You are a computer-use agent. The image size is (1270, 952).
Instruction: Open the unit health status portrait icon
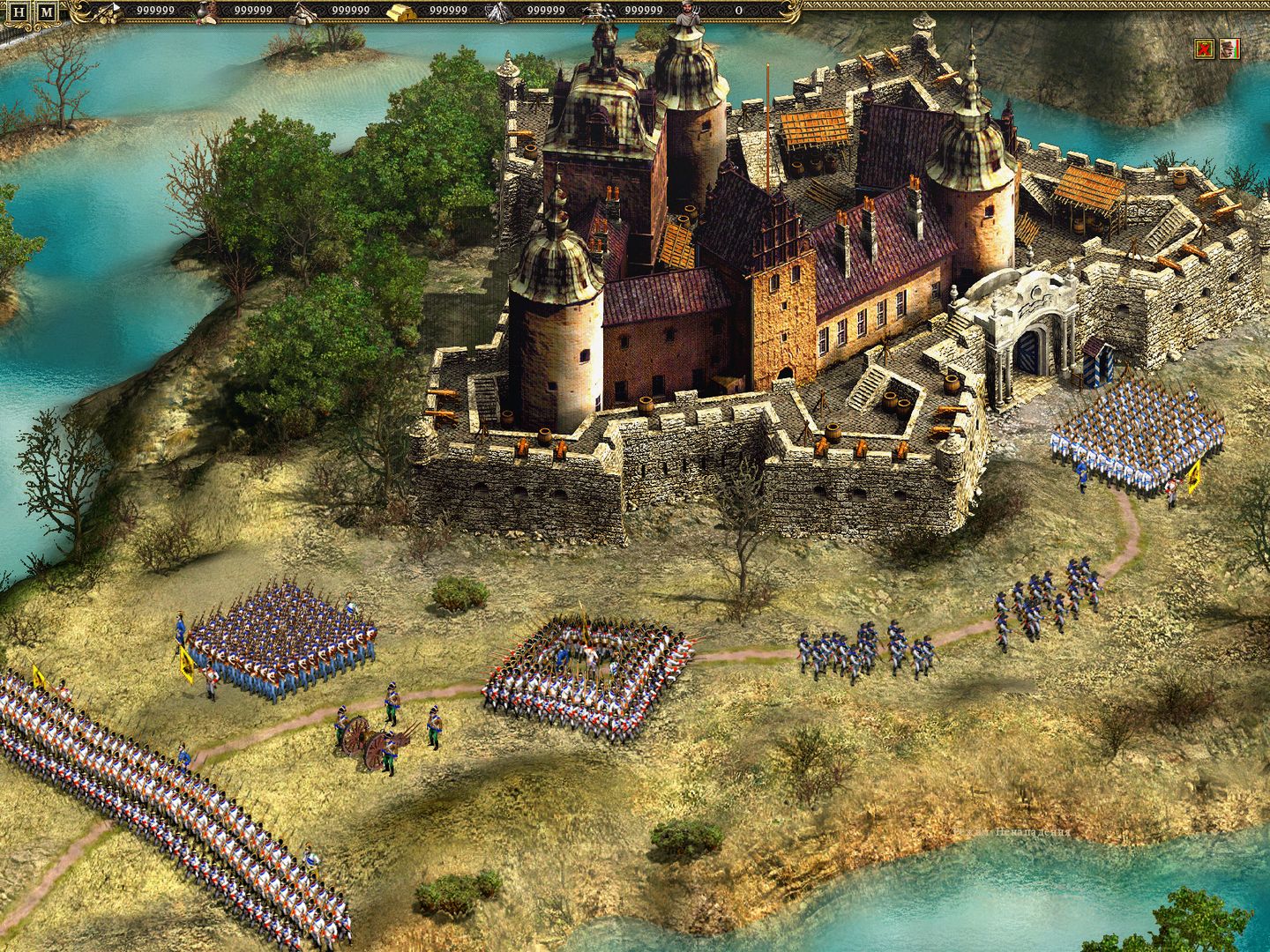coord(1230,49)
